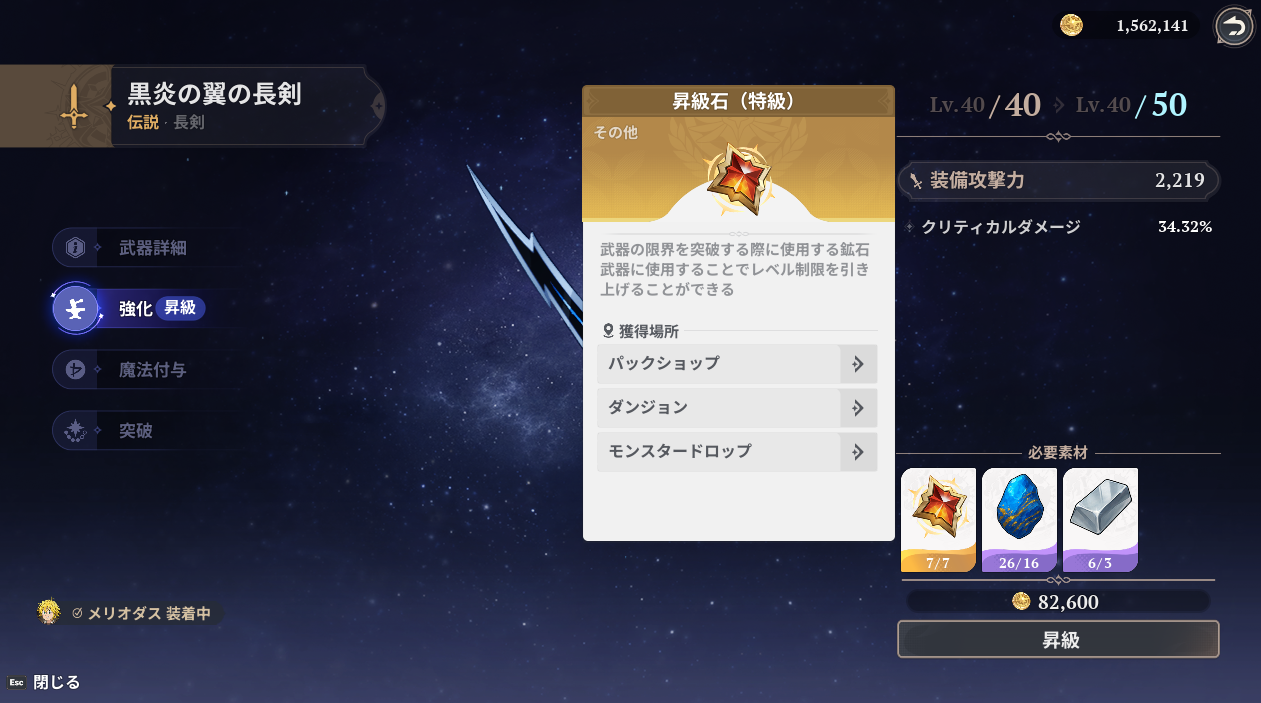Select the red 昇級石 material slot
This screenshot has width=1261, height=703.
click(938, 519)
